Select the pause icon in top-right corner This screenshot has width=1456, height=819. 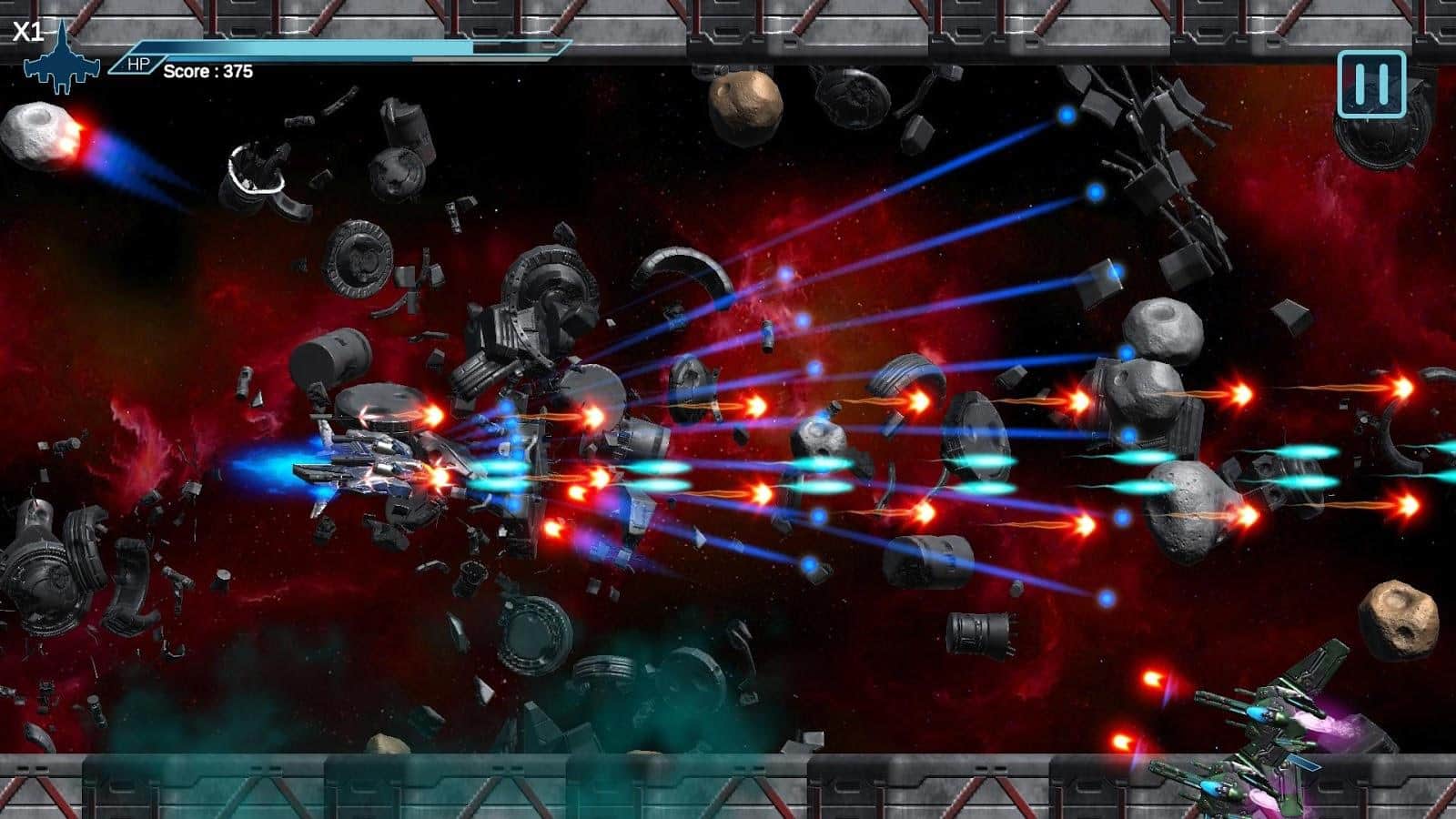tap(1372, 85)
